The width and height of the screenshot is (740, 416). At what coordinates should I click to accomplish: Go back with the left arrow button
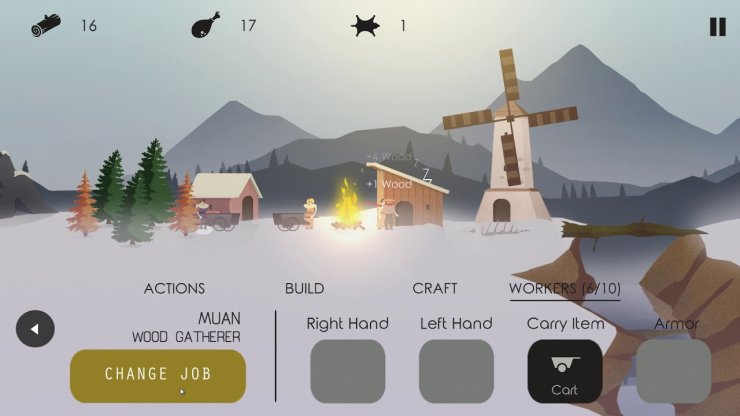(35, 329)
